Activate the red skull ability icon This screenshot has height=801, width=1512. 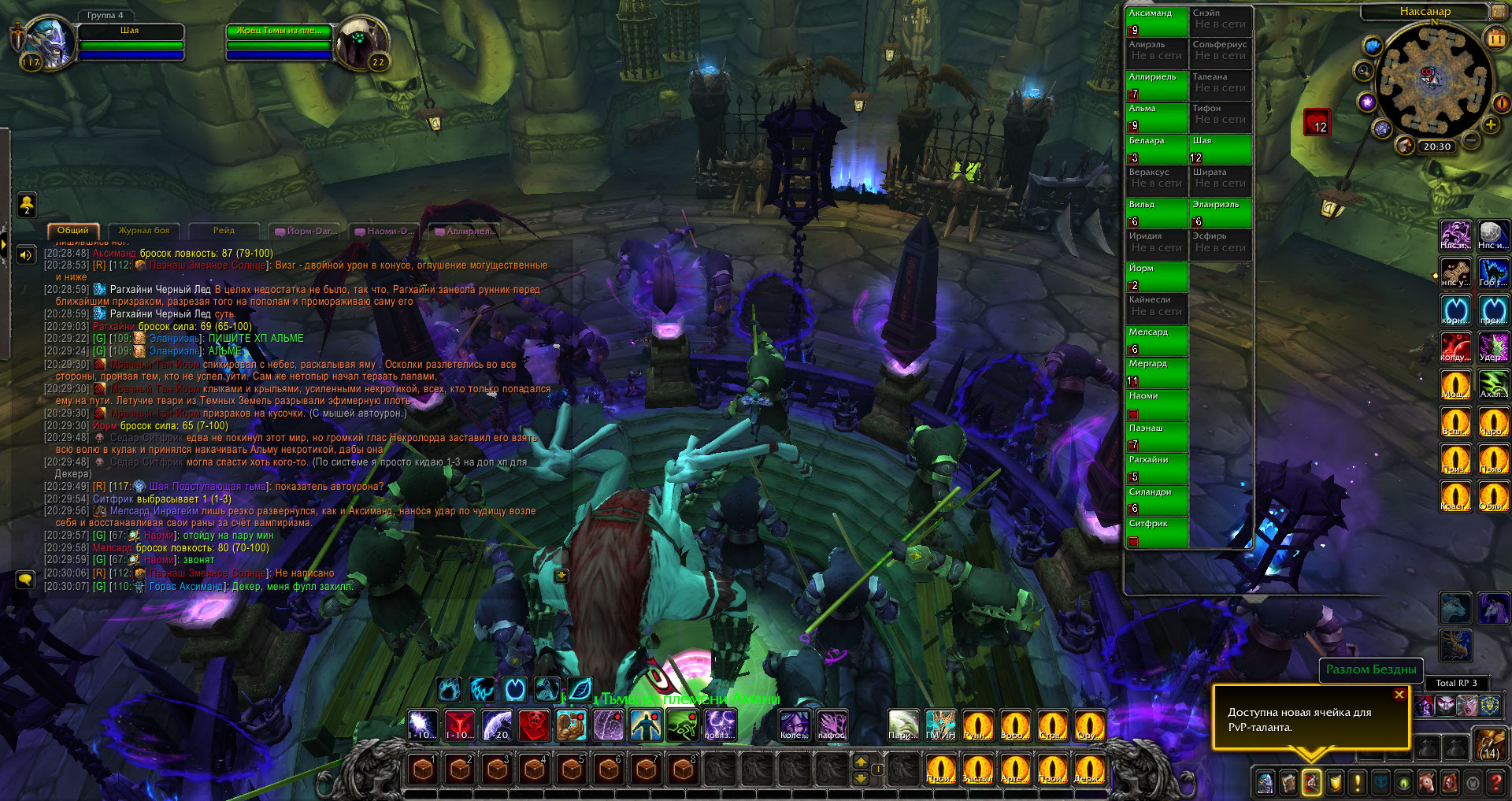point(534,725)
